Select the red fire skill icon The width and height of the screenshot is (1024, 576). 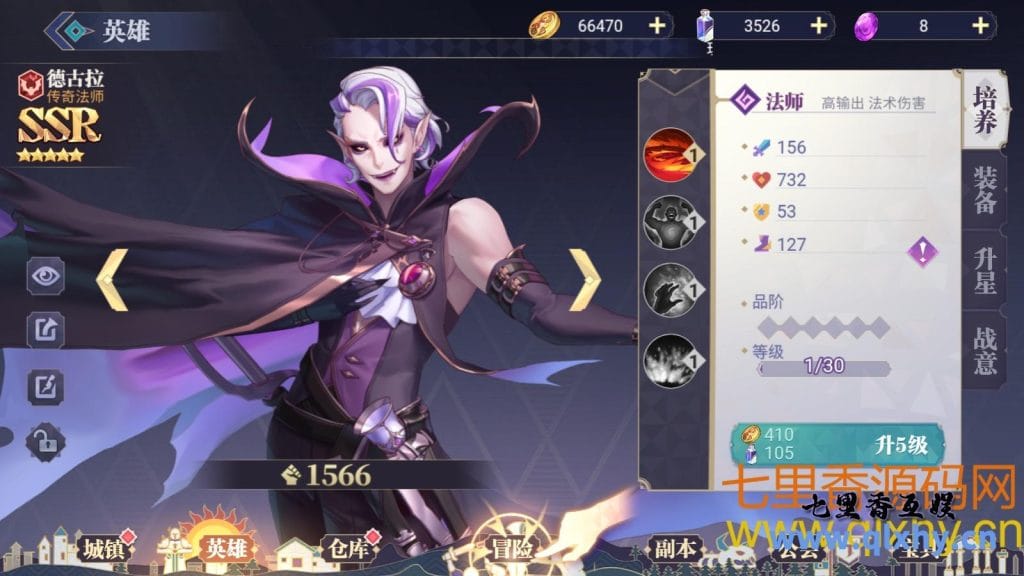pos(667,155)
